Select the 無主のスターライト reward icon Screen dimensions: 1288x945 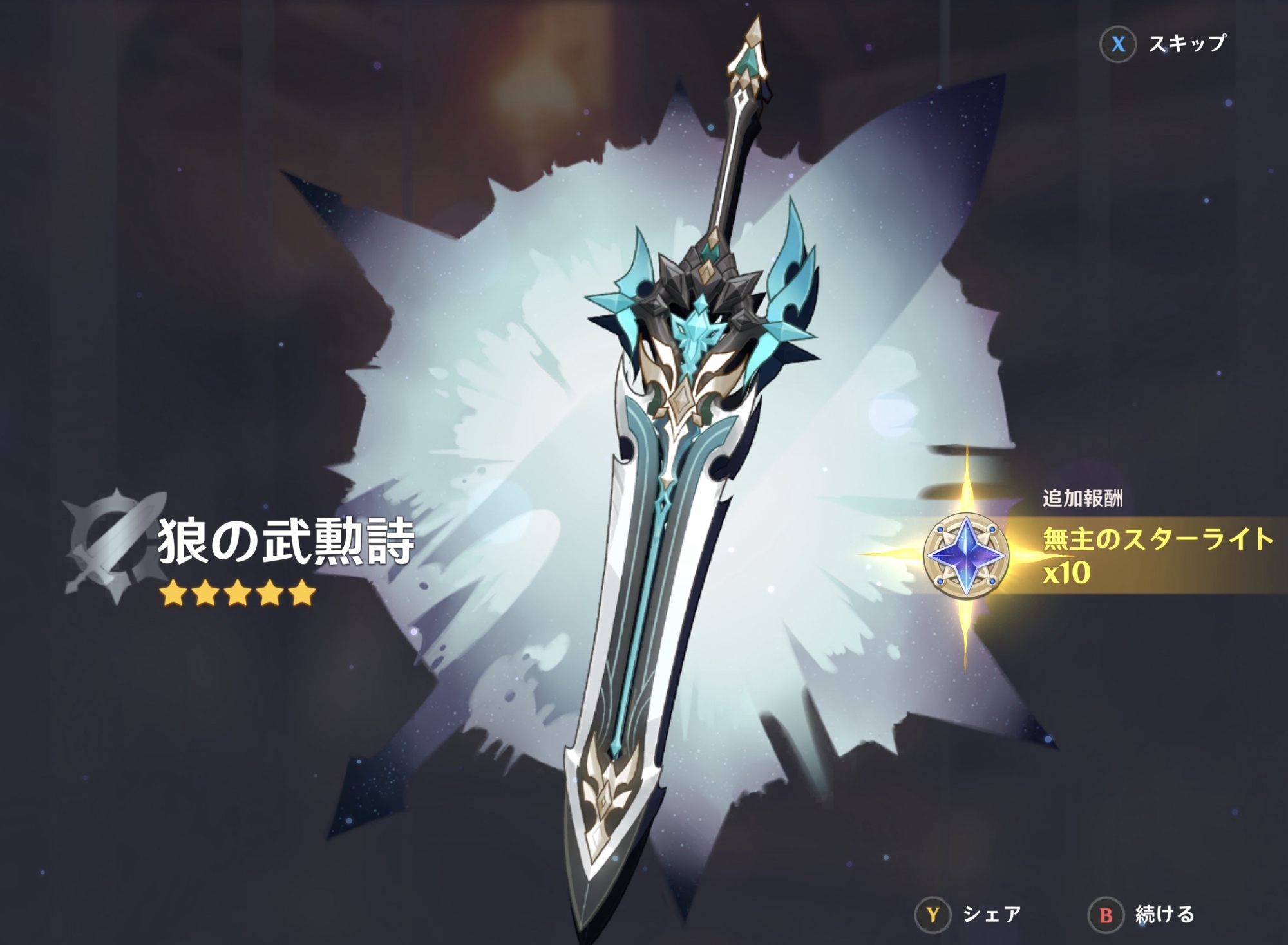[x=965, y=555]
